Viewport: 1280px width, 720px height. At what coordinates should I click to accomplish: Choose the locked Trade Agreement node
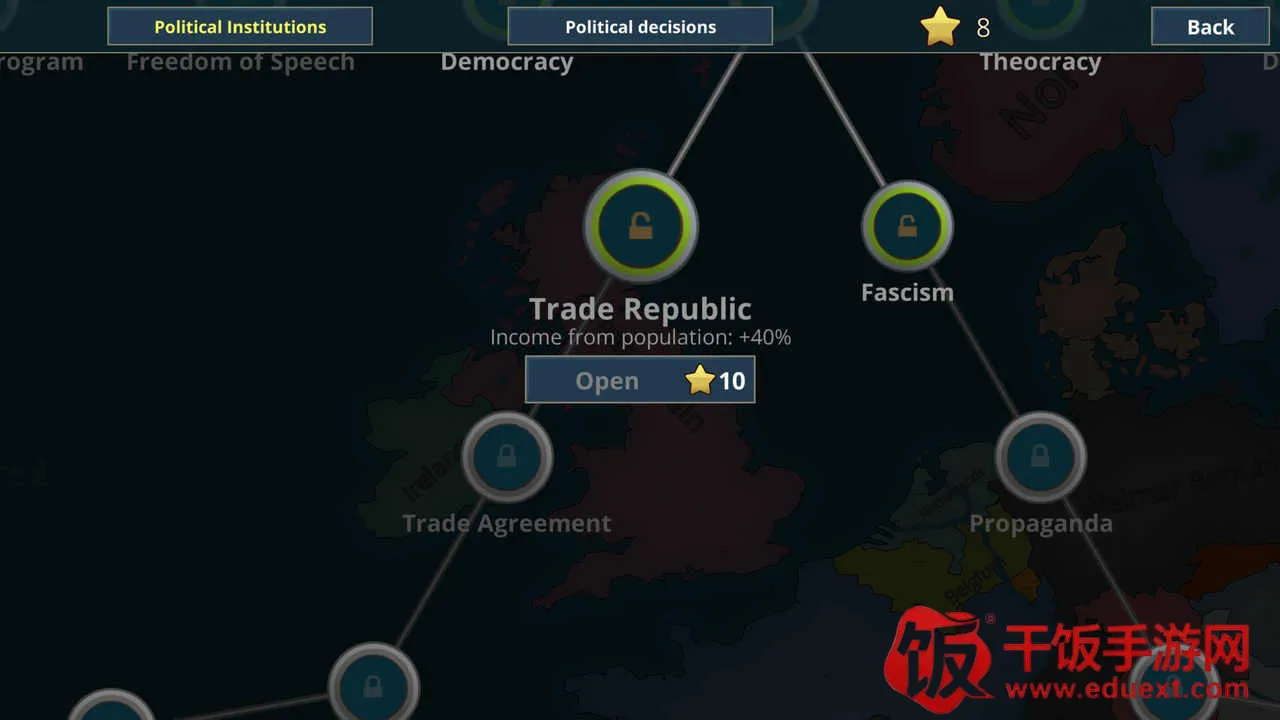[x=507, y=457]
